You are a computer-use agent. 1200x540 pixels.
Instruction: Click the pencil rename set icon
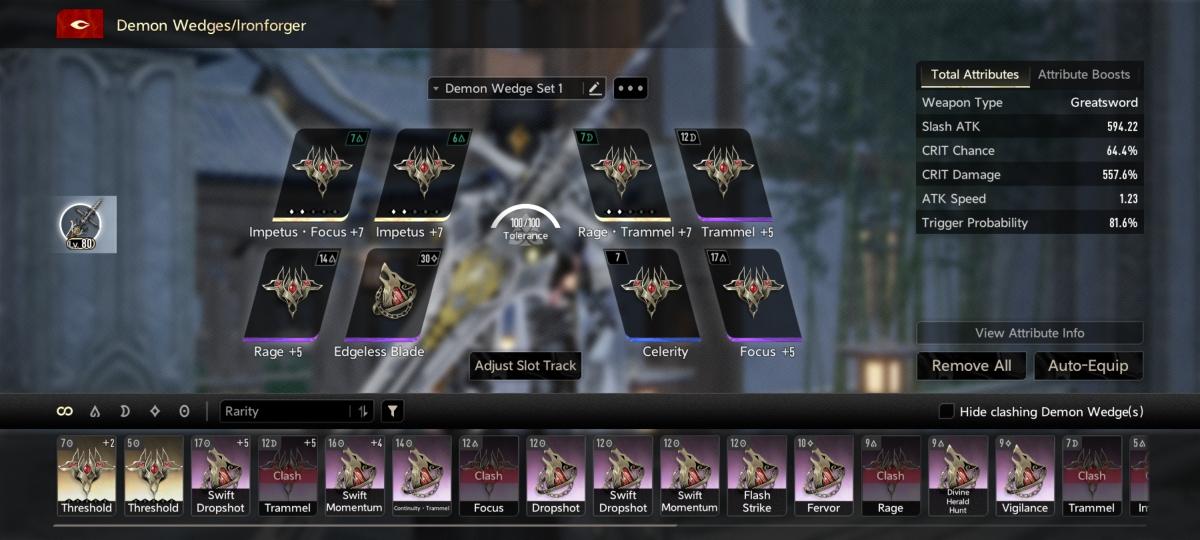coord(595,89)
